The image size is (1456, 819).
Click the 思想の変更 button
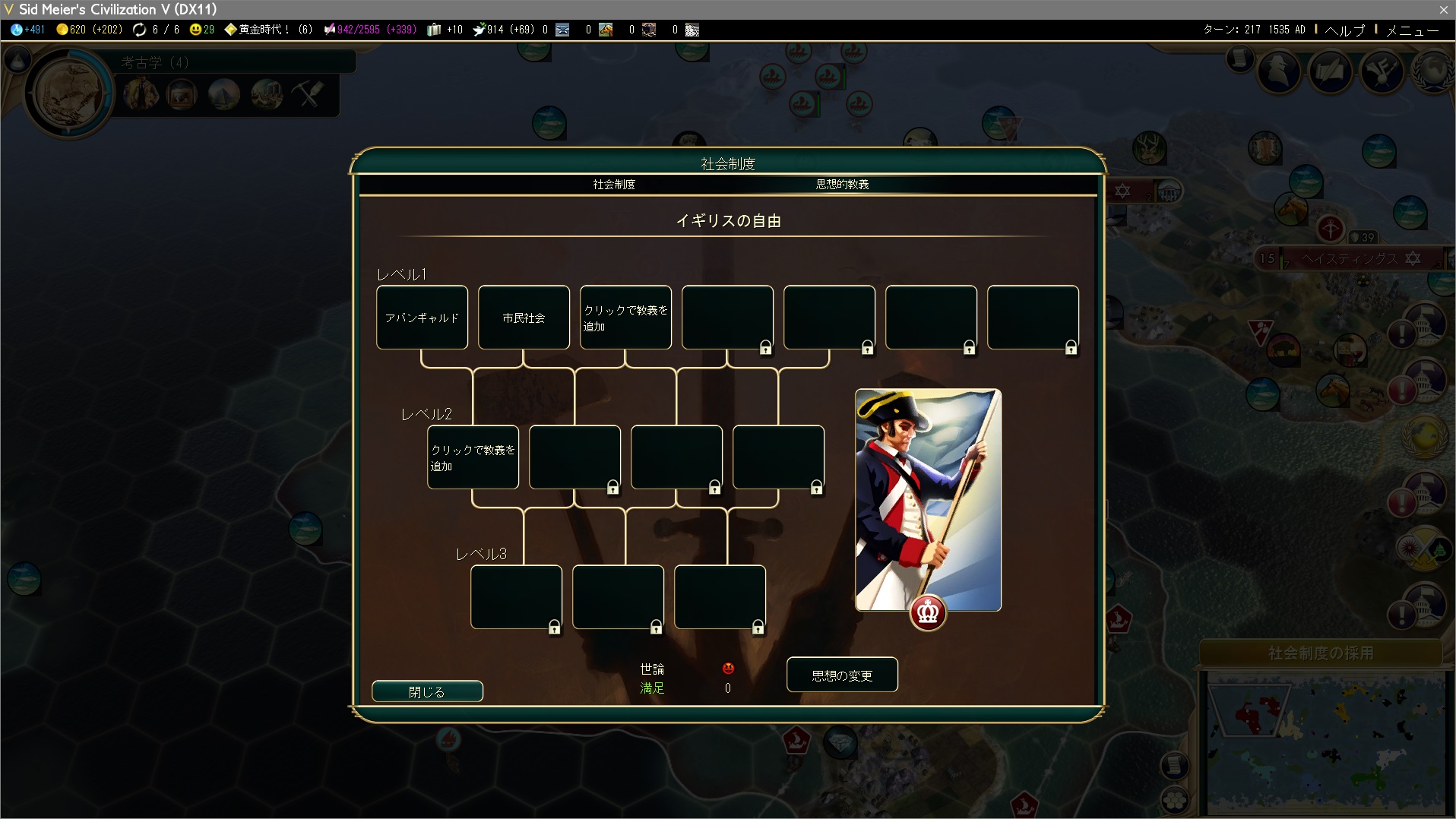coord(842,675)
